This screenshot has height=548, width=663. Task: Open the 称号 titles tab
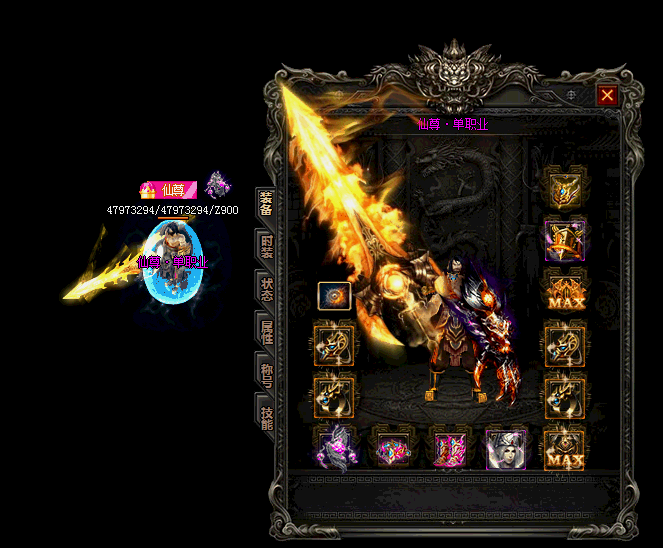click(266, 376)
